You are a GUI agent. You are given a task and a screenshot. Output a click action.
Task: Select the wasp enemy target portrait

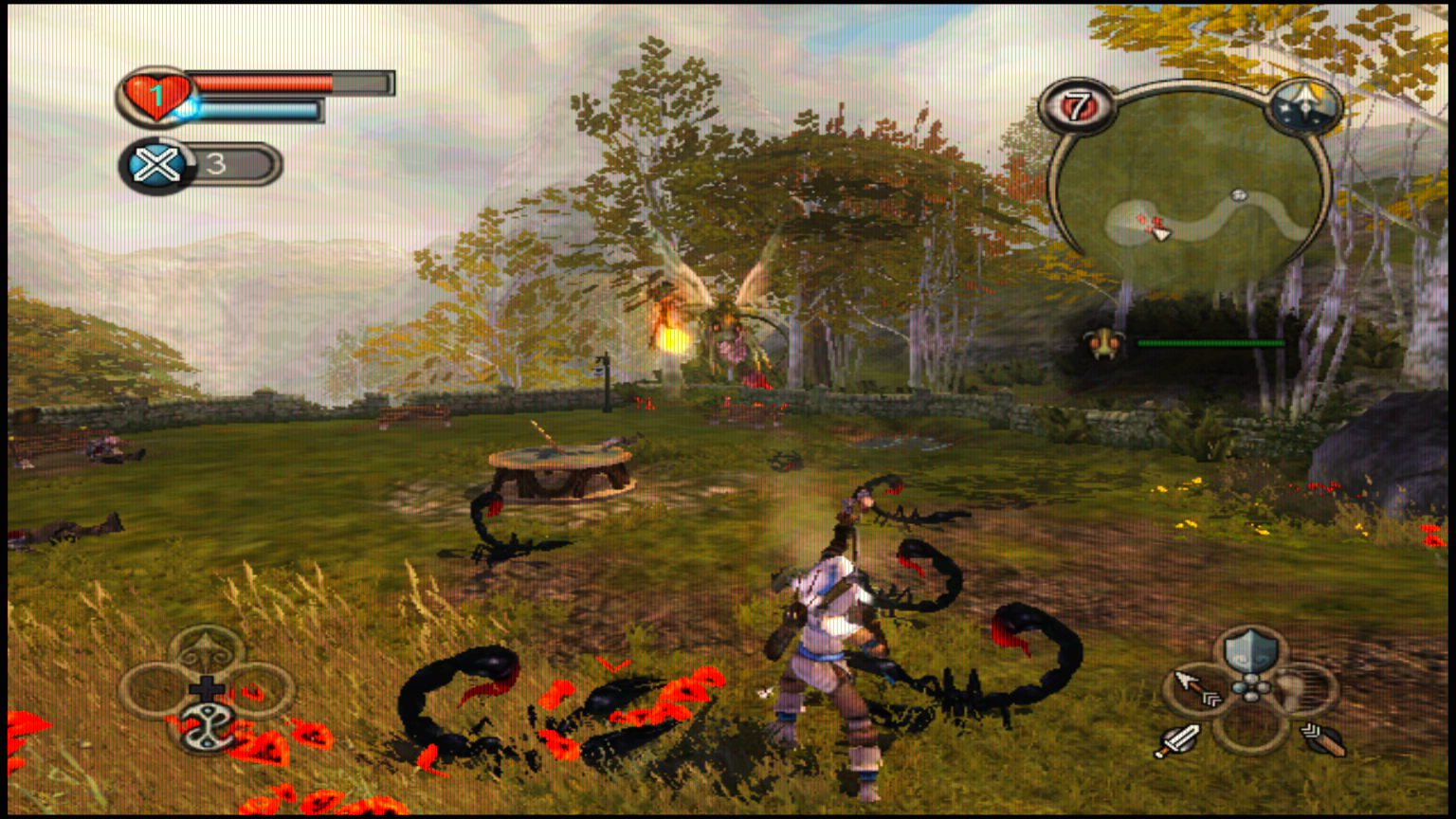click(x=1104, y=343)
